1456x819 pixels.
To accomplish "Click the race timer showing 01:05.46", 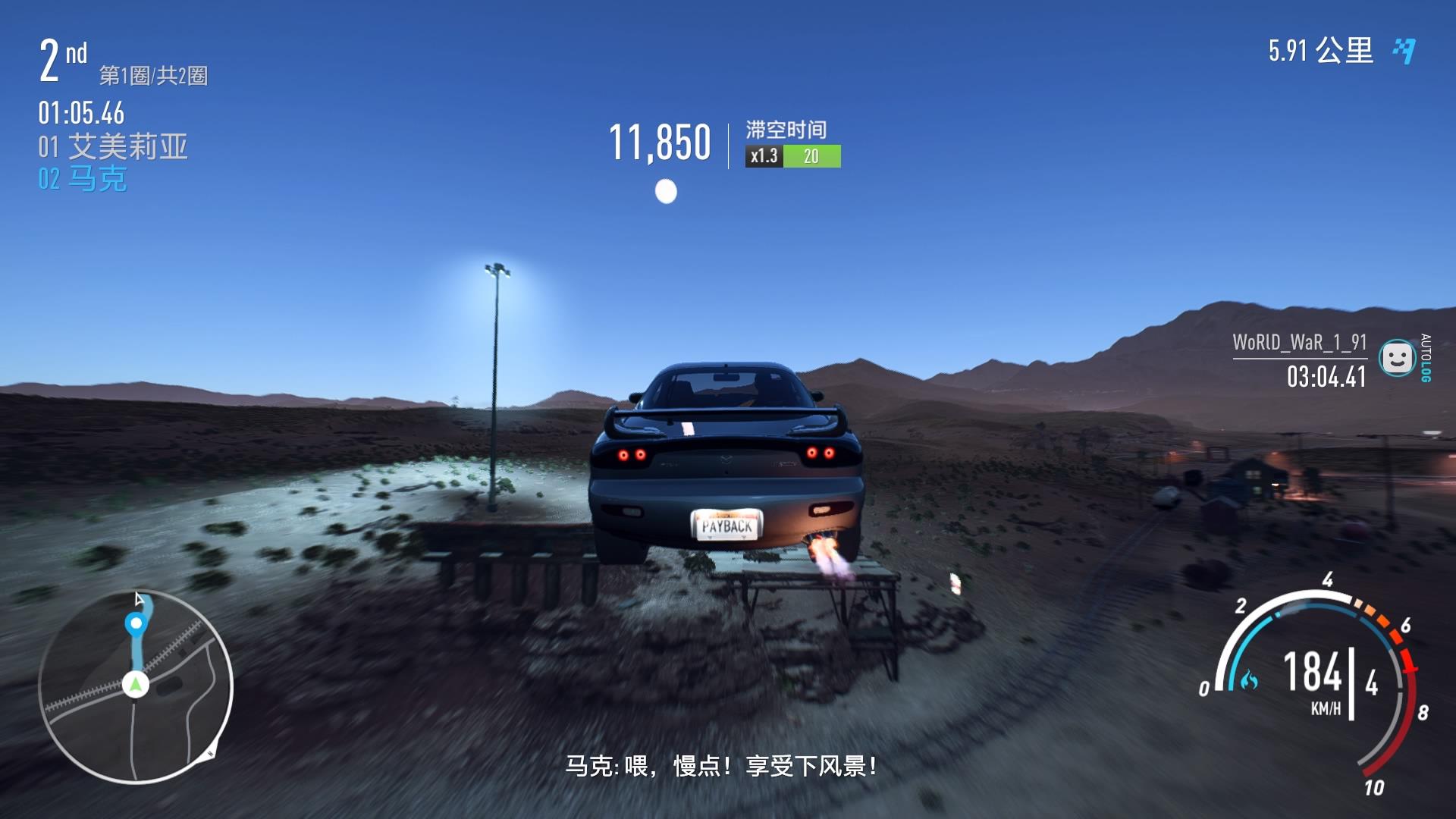I will point(80,114).
